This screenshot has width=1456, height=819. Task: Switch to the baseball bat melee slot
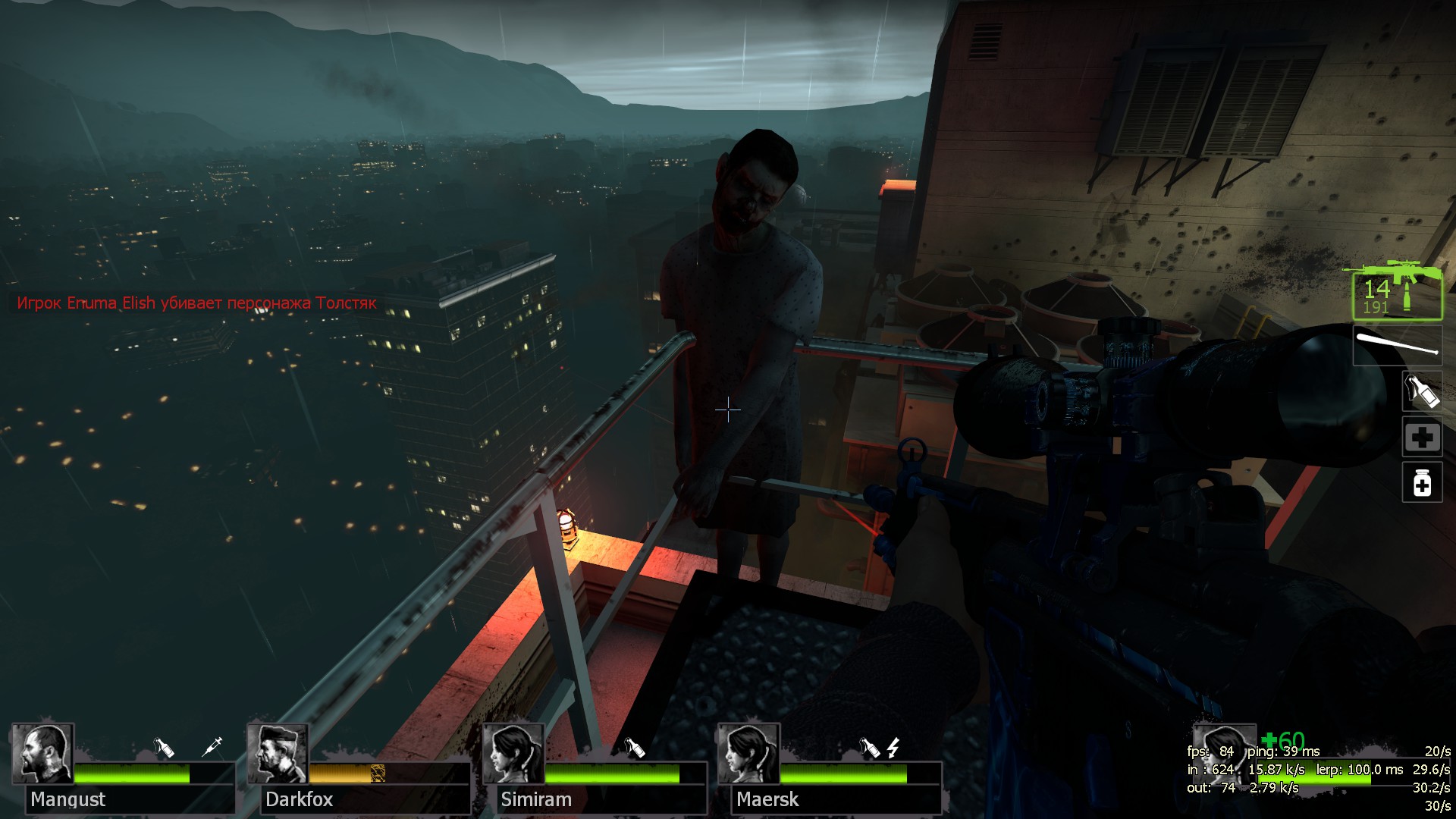pos(1397,345)
